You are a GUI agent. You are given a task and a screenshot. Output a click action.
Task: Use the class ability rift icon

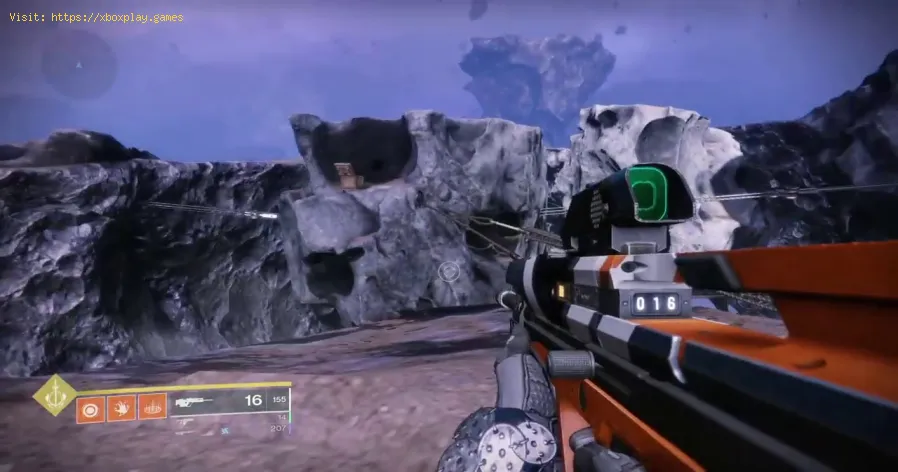tap(152, 407)
